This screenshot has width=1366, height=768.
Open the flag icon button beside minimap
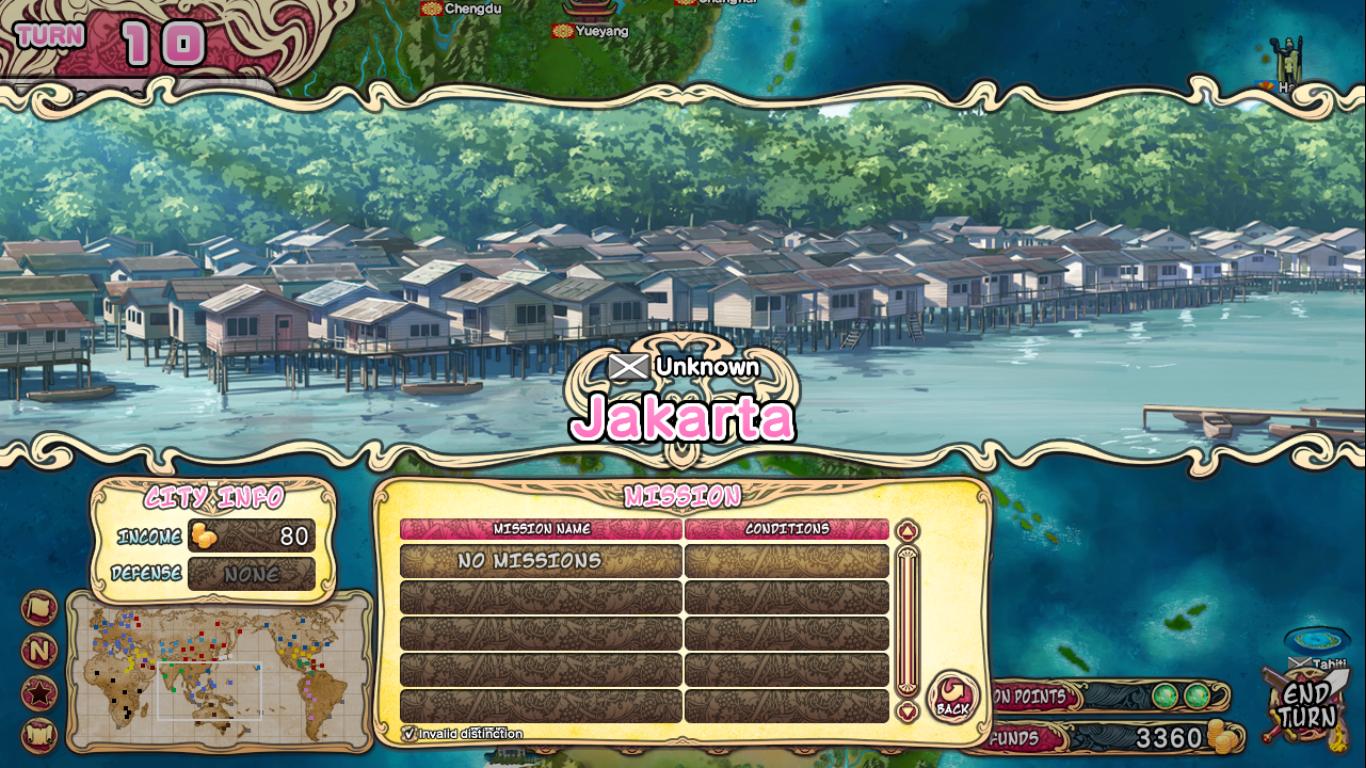point(39,609)
